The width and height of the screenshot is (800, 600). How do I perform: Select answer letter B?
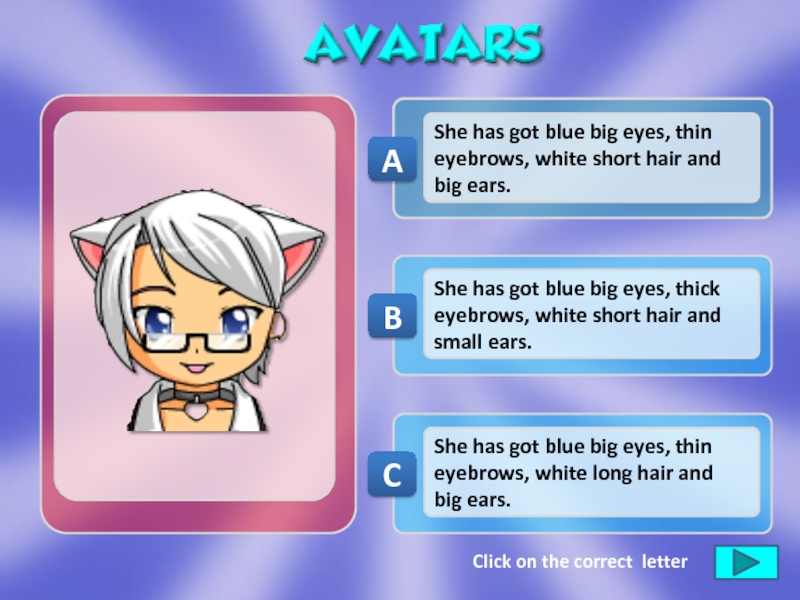pyautogui.click(x=393, y=319)
